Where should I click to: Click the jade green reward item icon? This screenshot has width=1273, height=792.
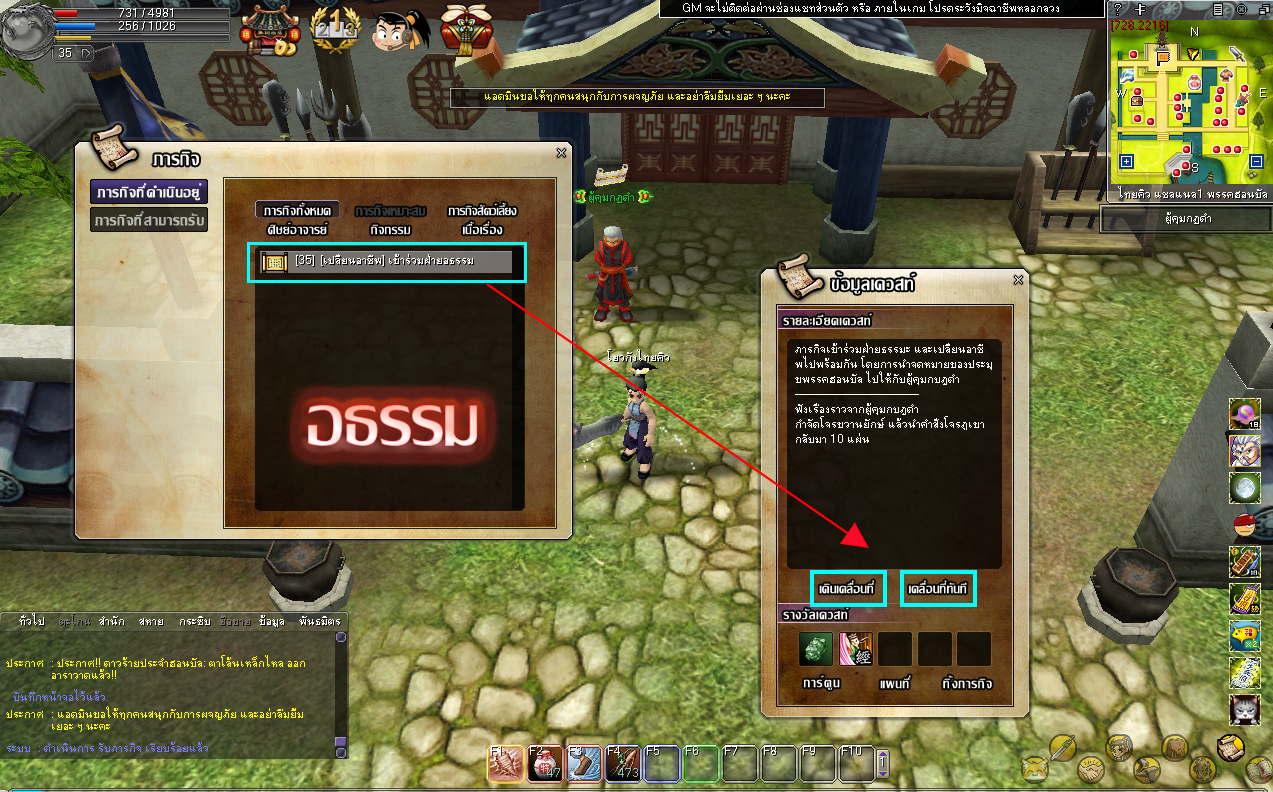[816, 650]
